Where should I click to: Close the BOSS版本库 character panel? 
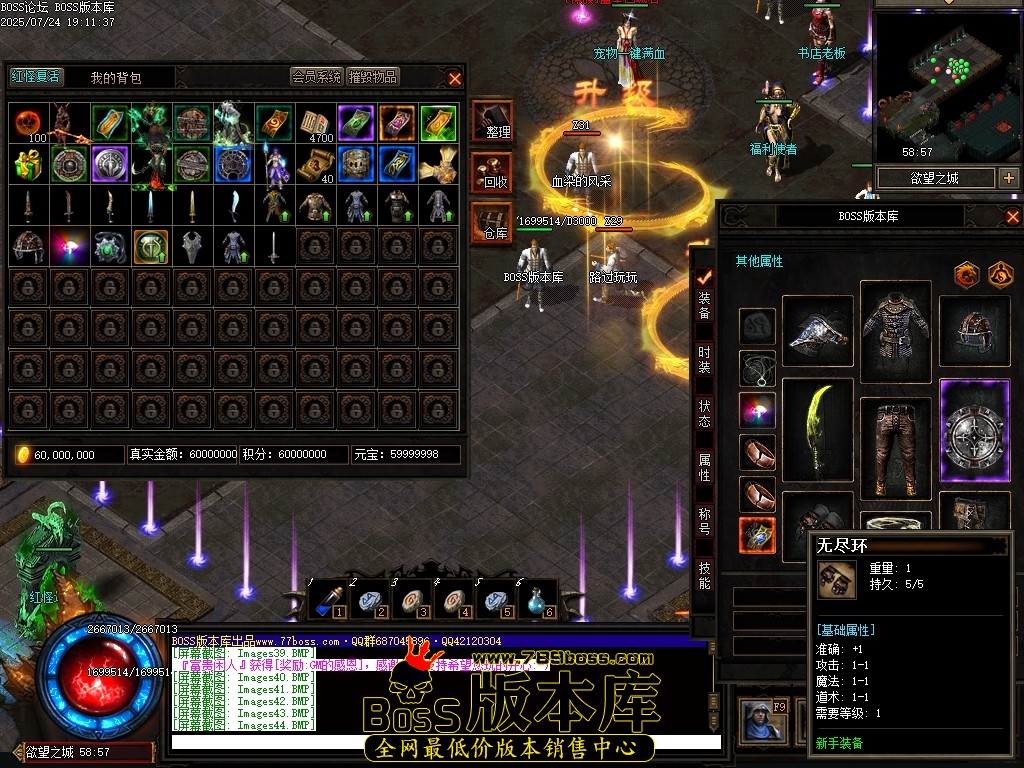(1012, 216)
